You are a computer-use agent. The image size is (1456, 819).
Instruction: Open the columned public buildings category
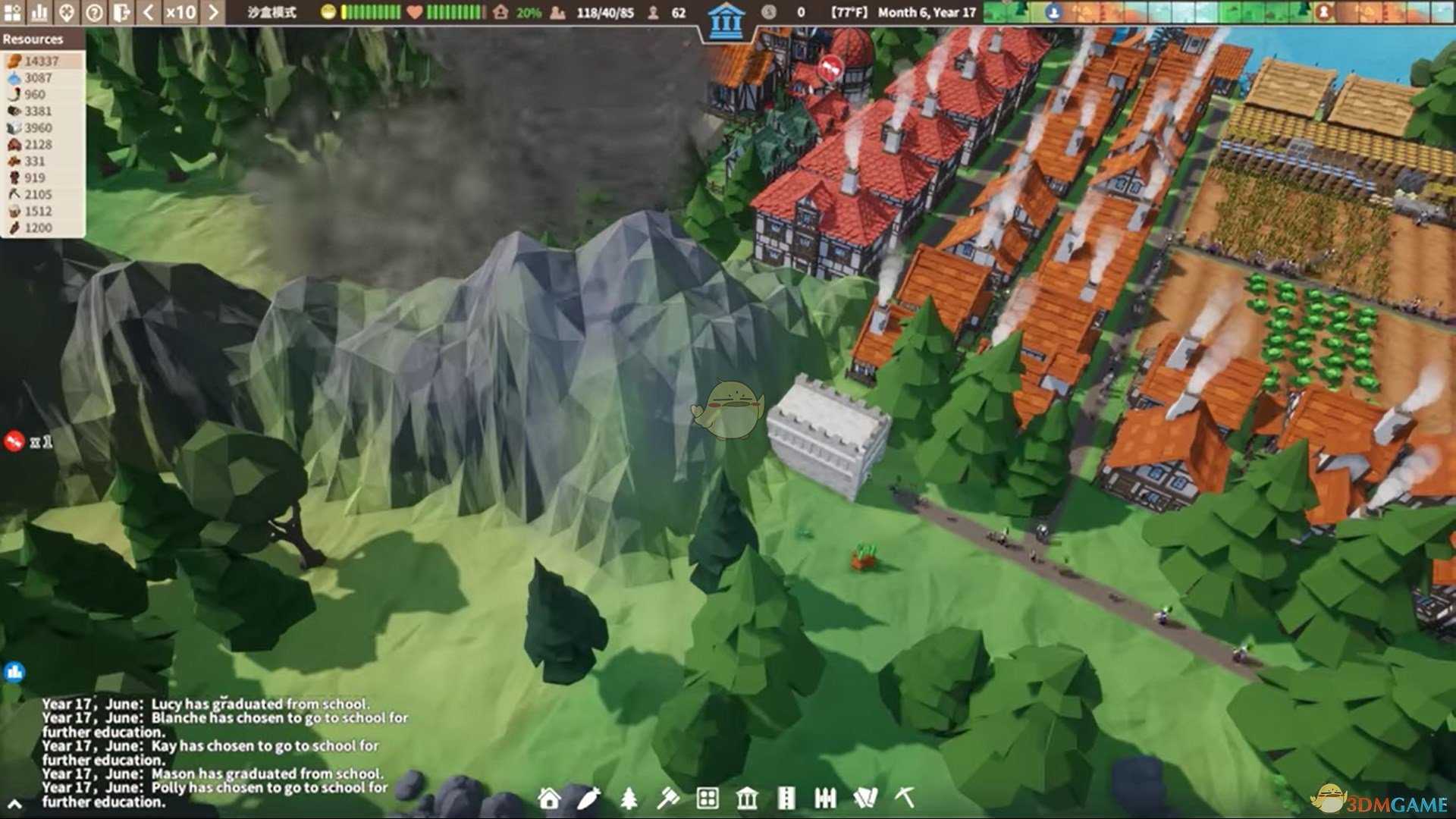coord(747,798)
